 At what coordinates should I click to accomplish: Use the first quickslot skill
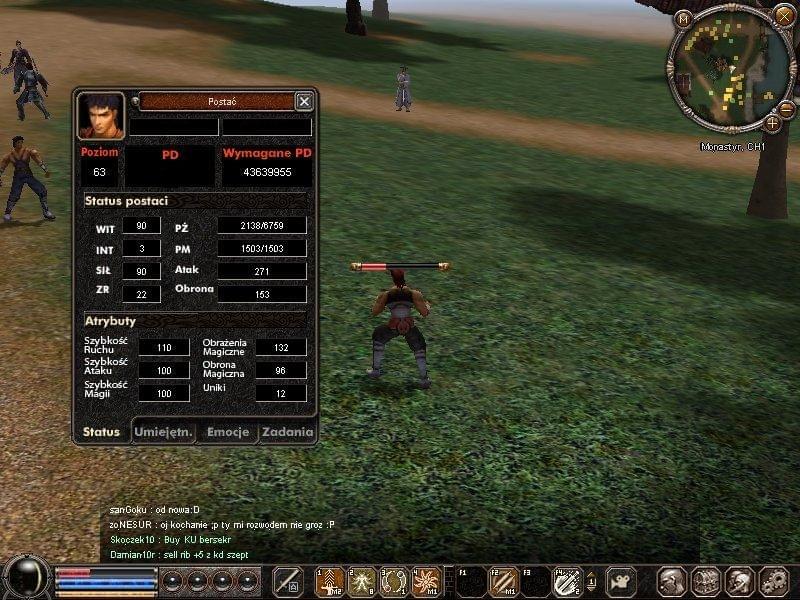pos(330,581)
